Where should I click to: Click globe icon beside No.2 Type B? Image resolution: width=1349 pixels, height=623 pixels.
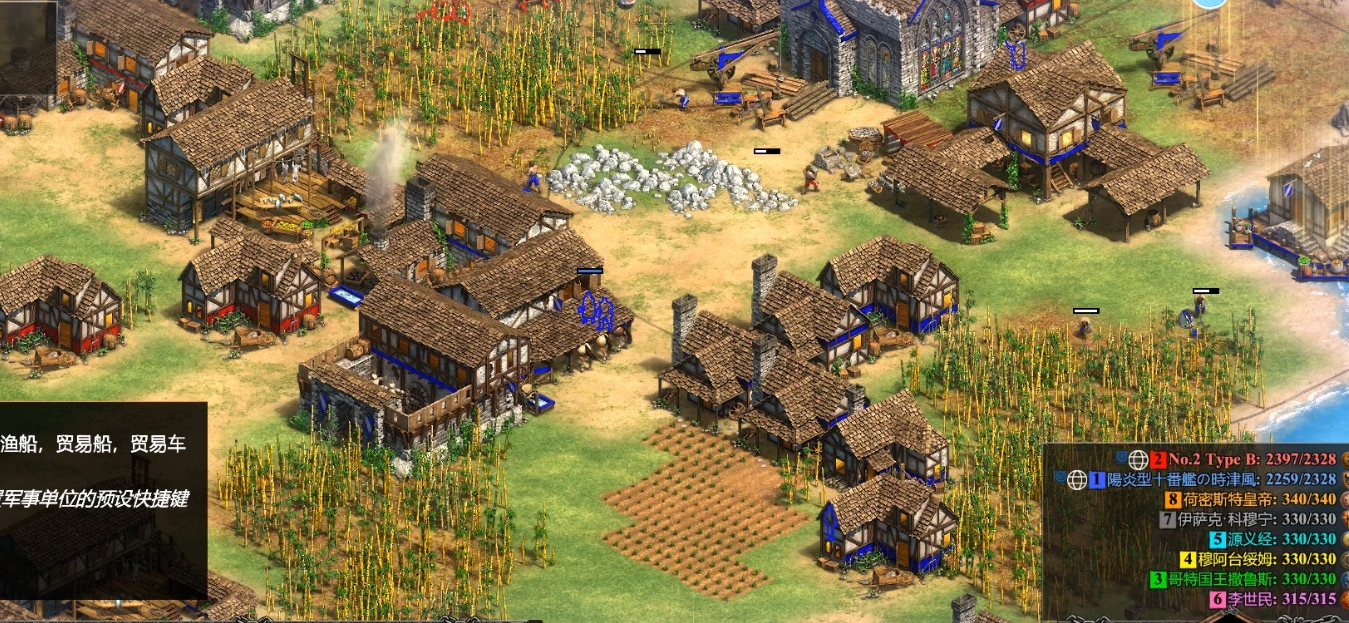pos(1138,460)
